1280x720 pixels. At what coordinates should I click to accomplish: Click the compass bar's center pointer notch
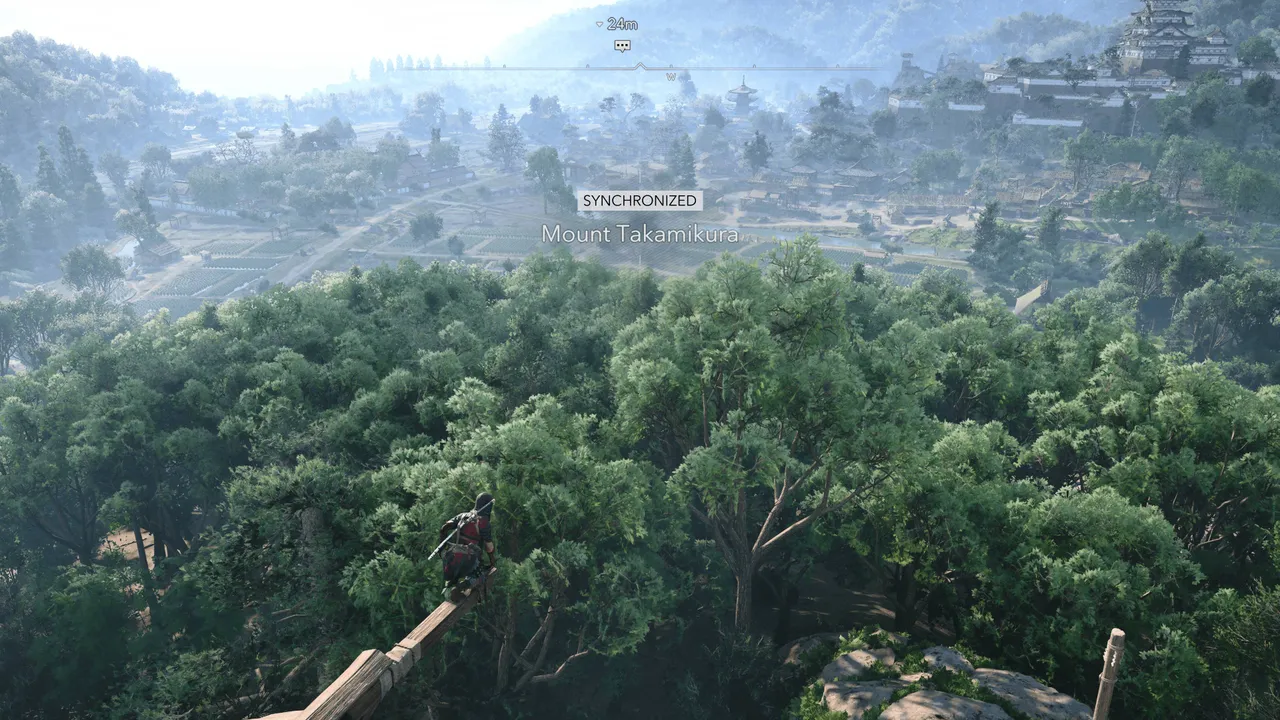[641, 67]
